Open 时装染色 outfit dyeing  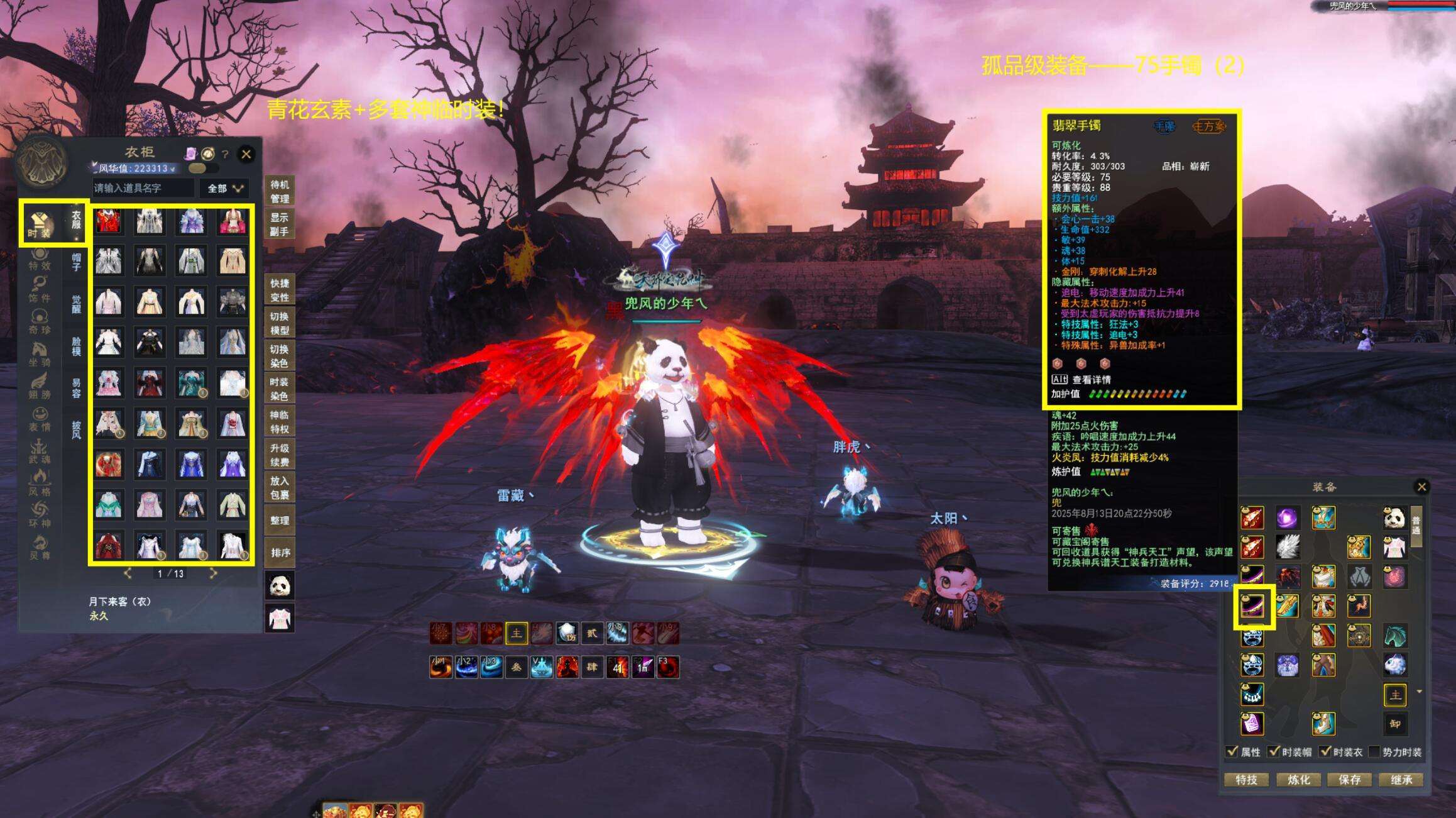[280, 389]
